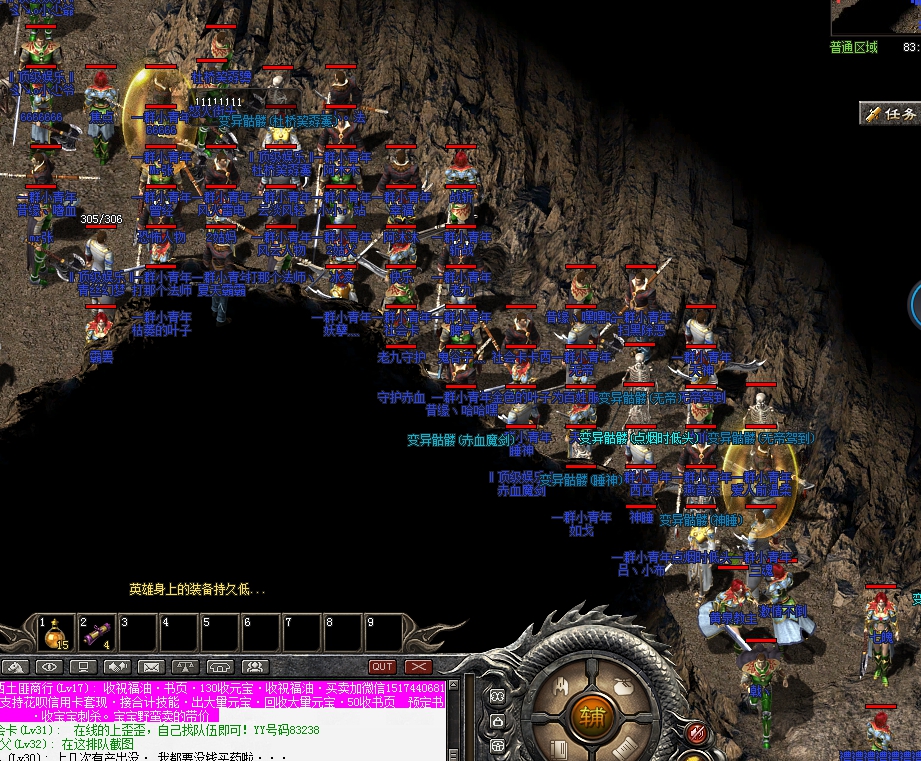921x761 pixels.
Task: Open the 任务 quest panel
Action: (x=890, y=114)
